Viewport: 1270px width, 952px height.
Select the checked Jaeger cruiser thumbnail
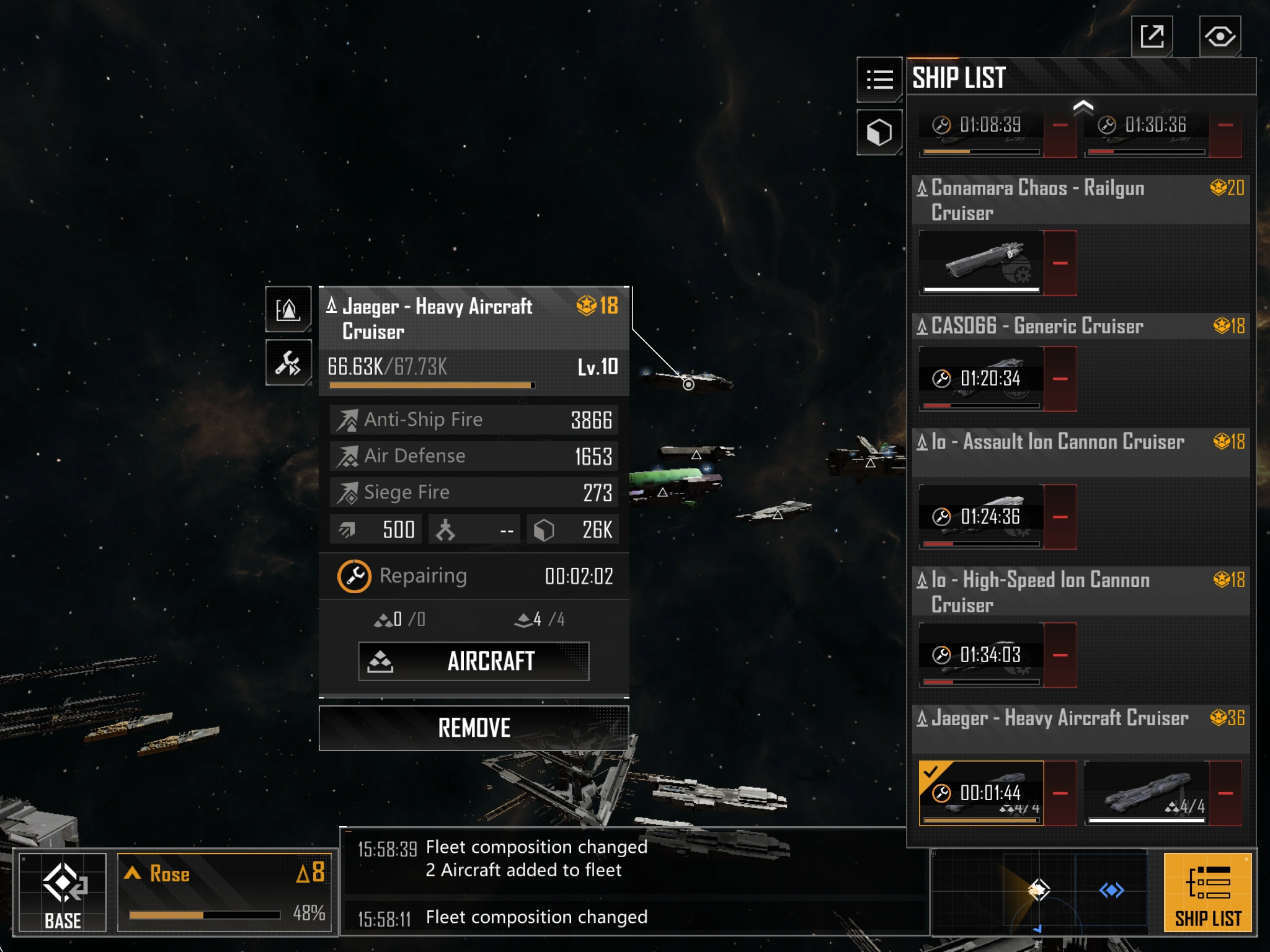[x=981, y=793]
